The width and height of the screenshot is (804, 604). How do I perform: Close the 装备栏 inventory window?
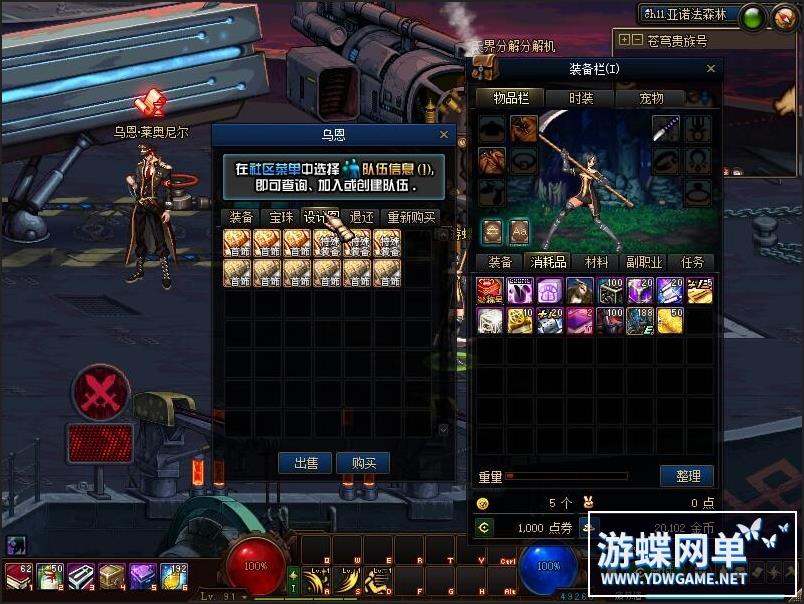coord(711,69)
